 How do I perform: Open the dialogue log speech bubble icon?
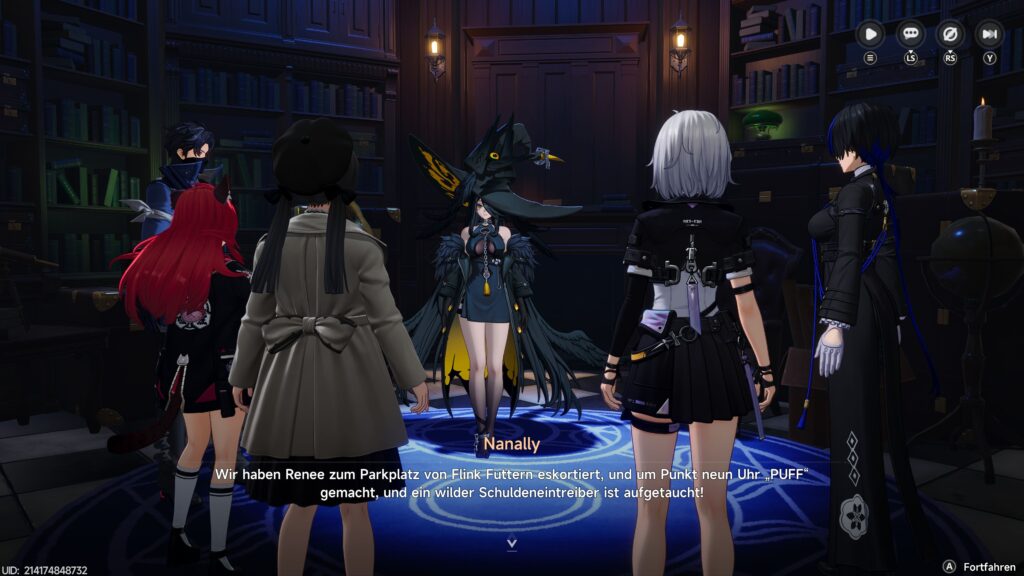coord(910,34)
